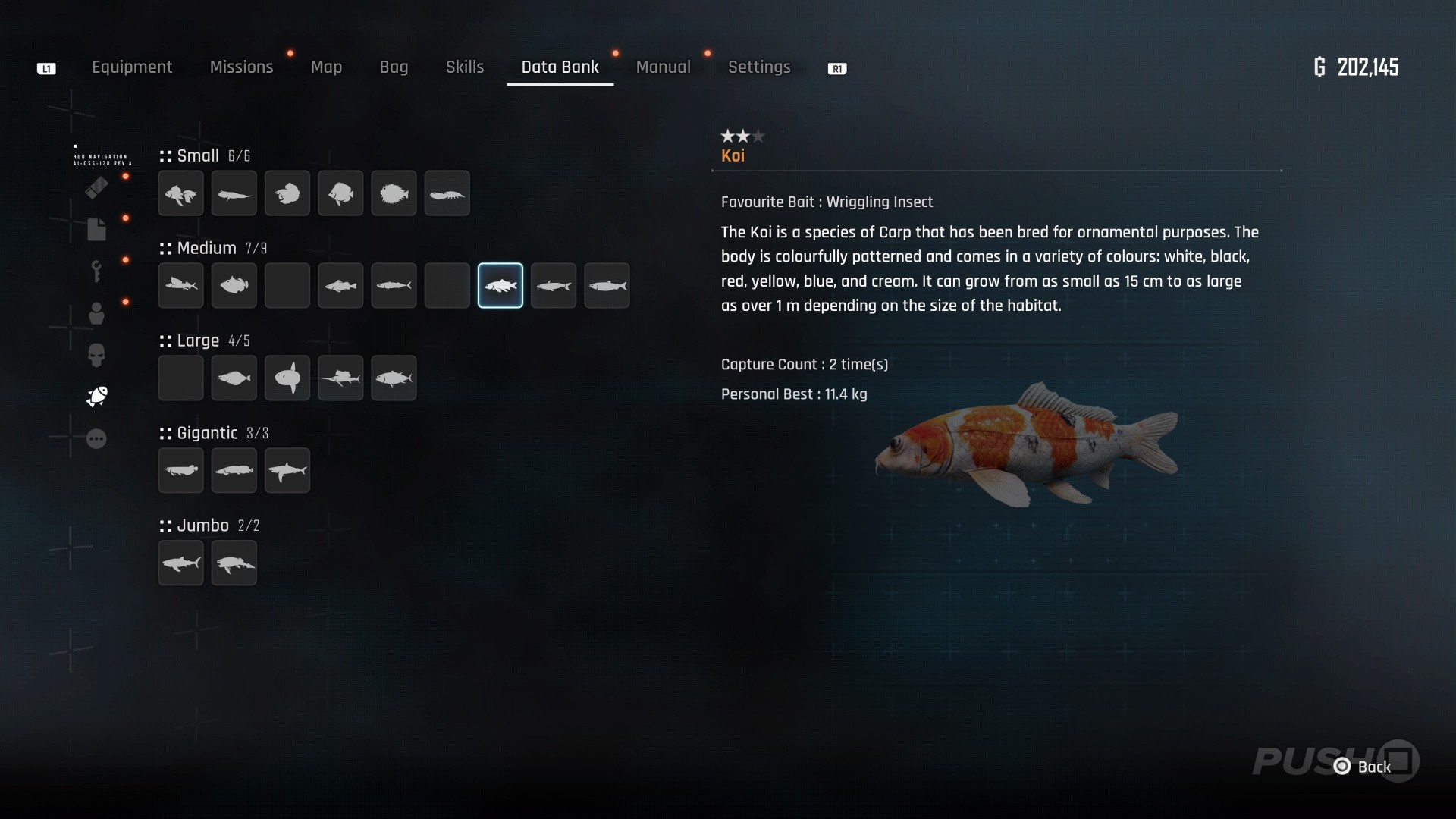The image size is (1456, 819).
Task: Open the key category in the sidebar
Action: [x=96, y=271]
